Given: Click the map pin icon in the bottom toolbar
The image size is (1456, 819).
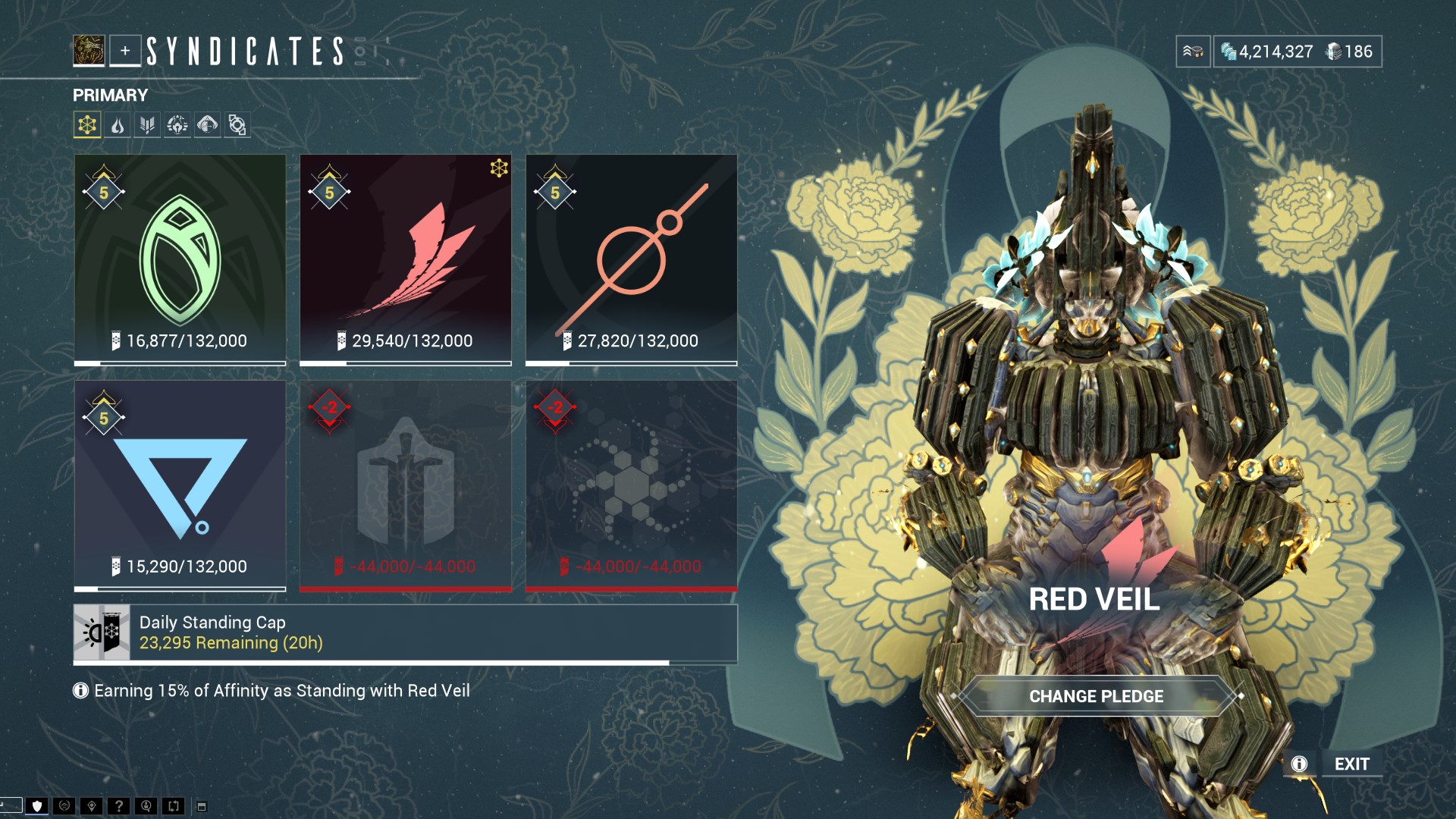Looking at the screenshot, I should (x=92, y=806).
